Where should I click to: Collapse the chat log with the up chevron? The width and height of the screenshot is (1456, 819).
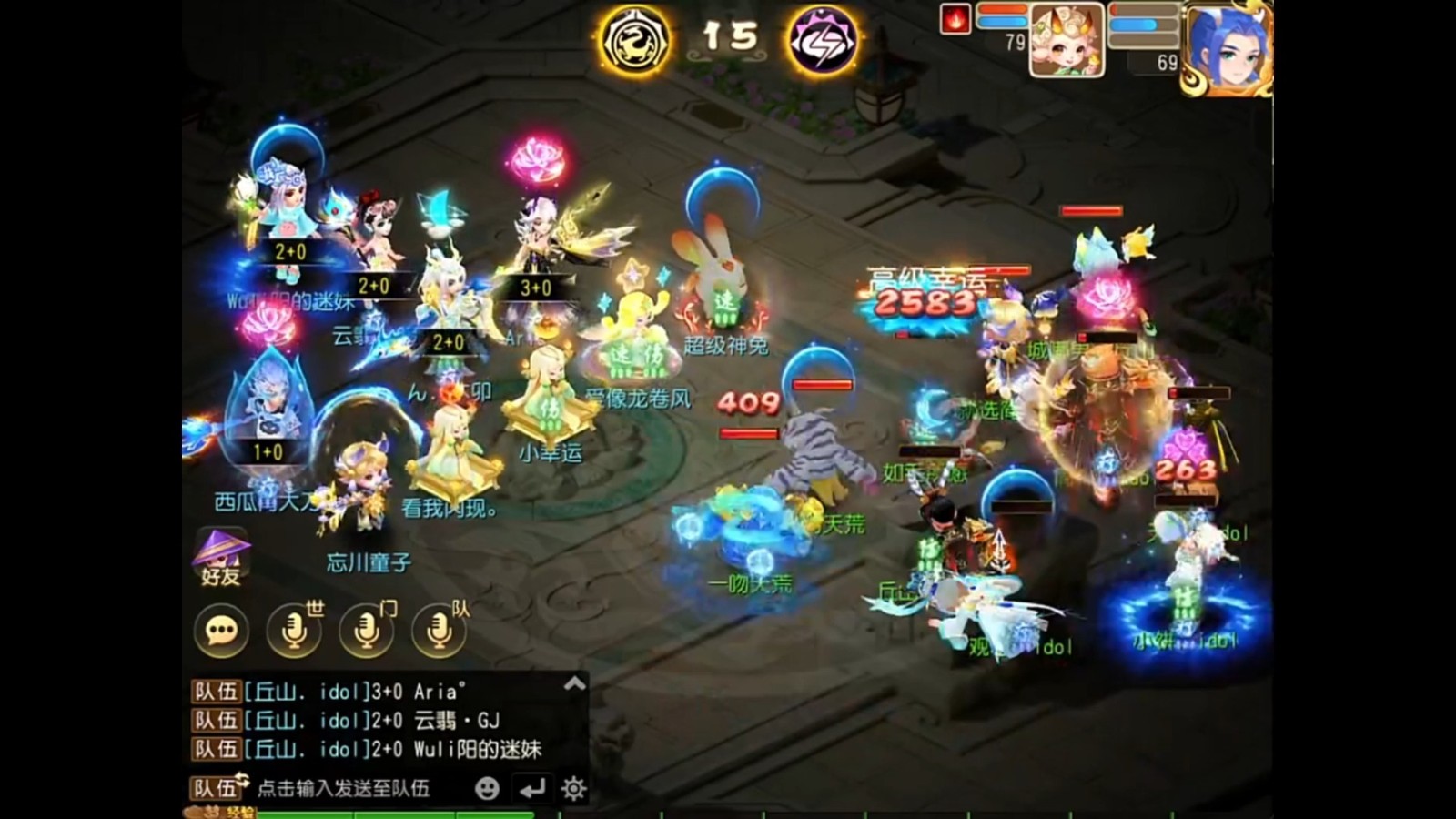(572, 684)
